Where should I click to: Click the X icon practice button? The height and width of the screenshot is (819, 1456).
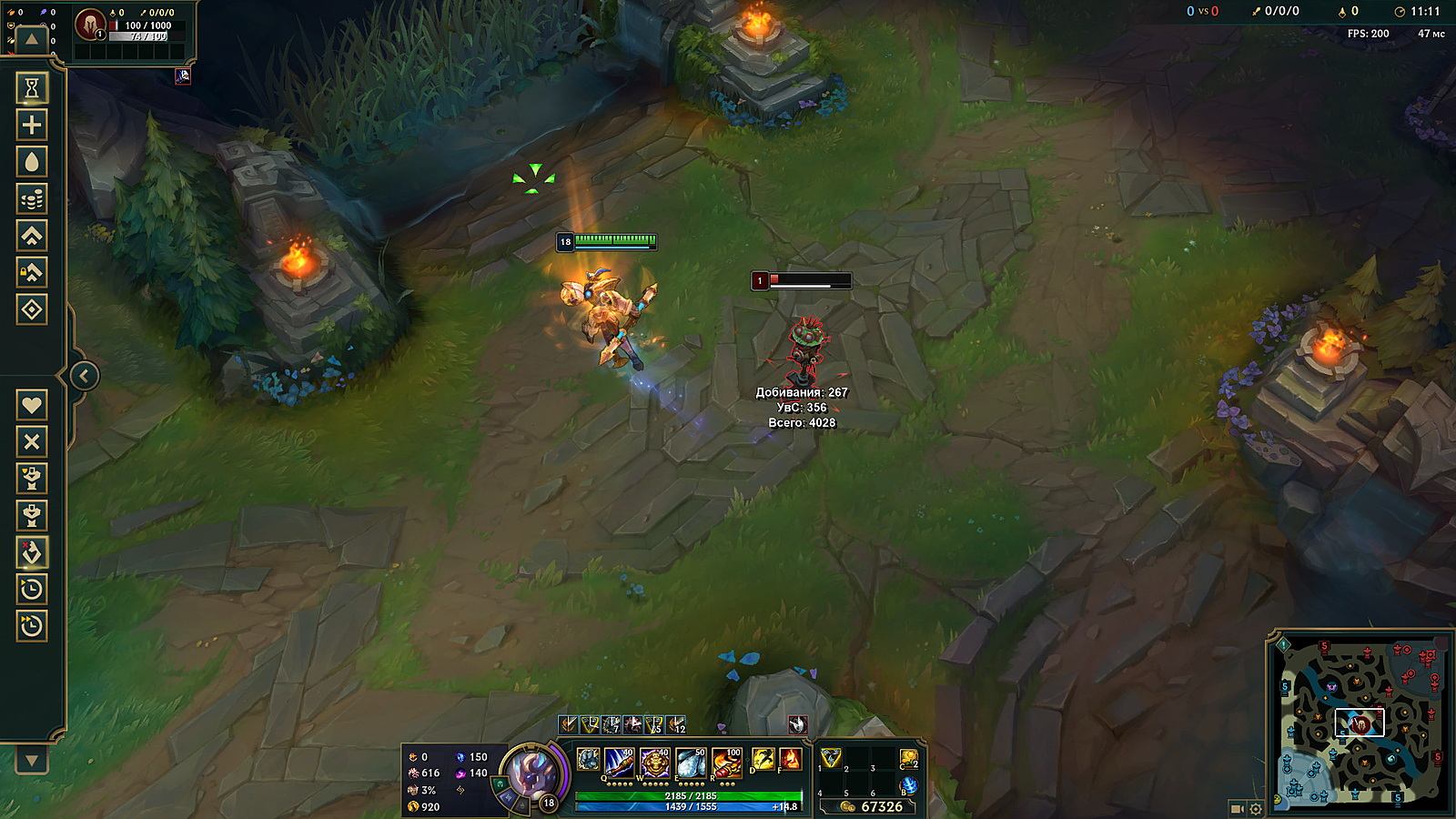[x=32, y=441]
